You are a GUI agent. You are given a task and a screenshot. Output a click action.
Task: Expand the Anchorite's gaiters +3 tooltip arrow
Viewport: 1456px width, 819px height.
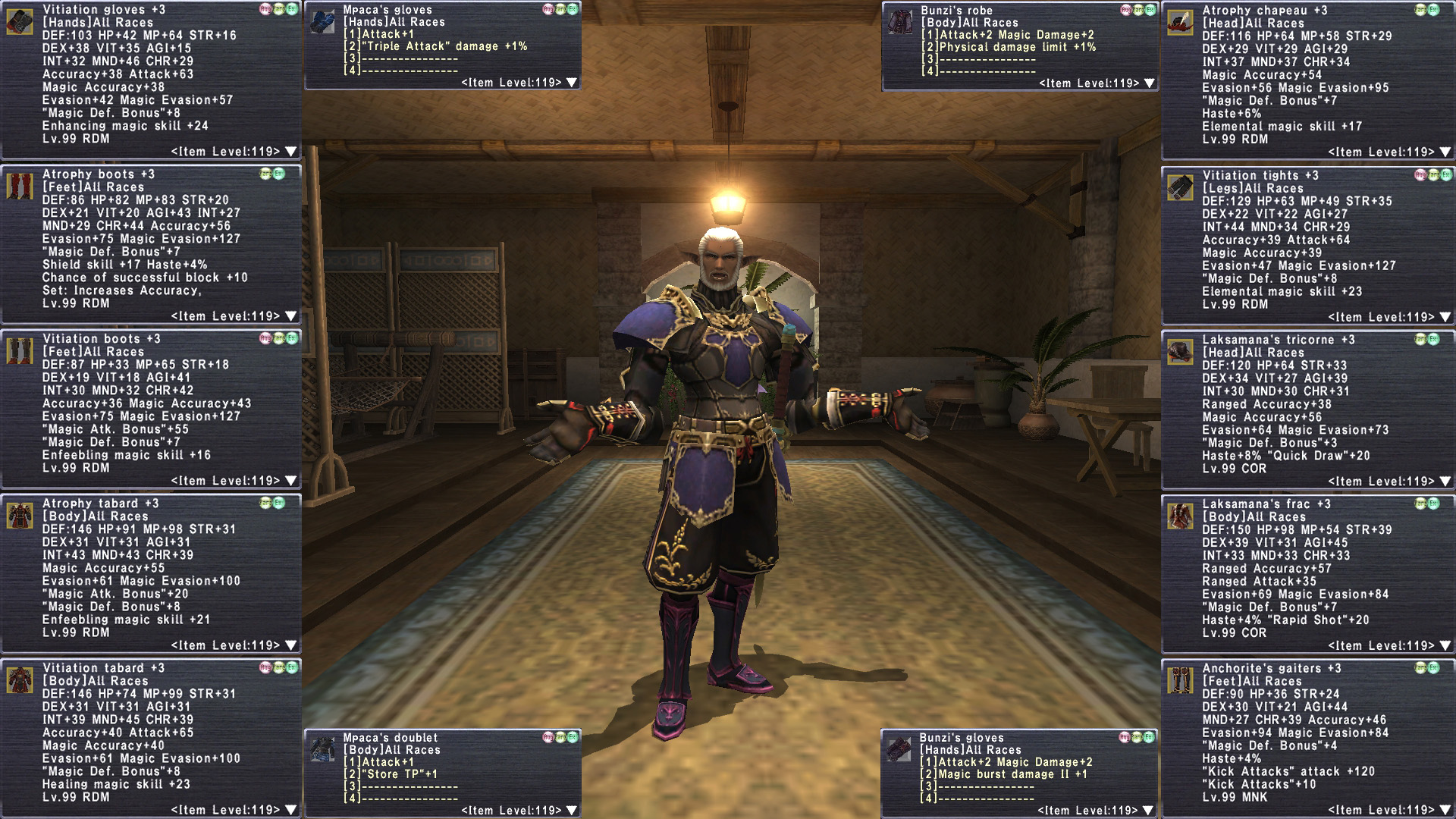point(1445,811)
